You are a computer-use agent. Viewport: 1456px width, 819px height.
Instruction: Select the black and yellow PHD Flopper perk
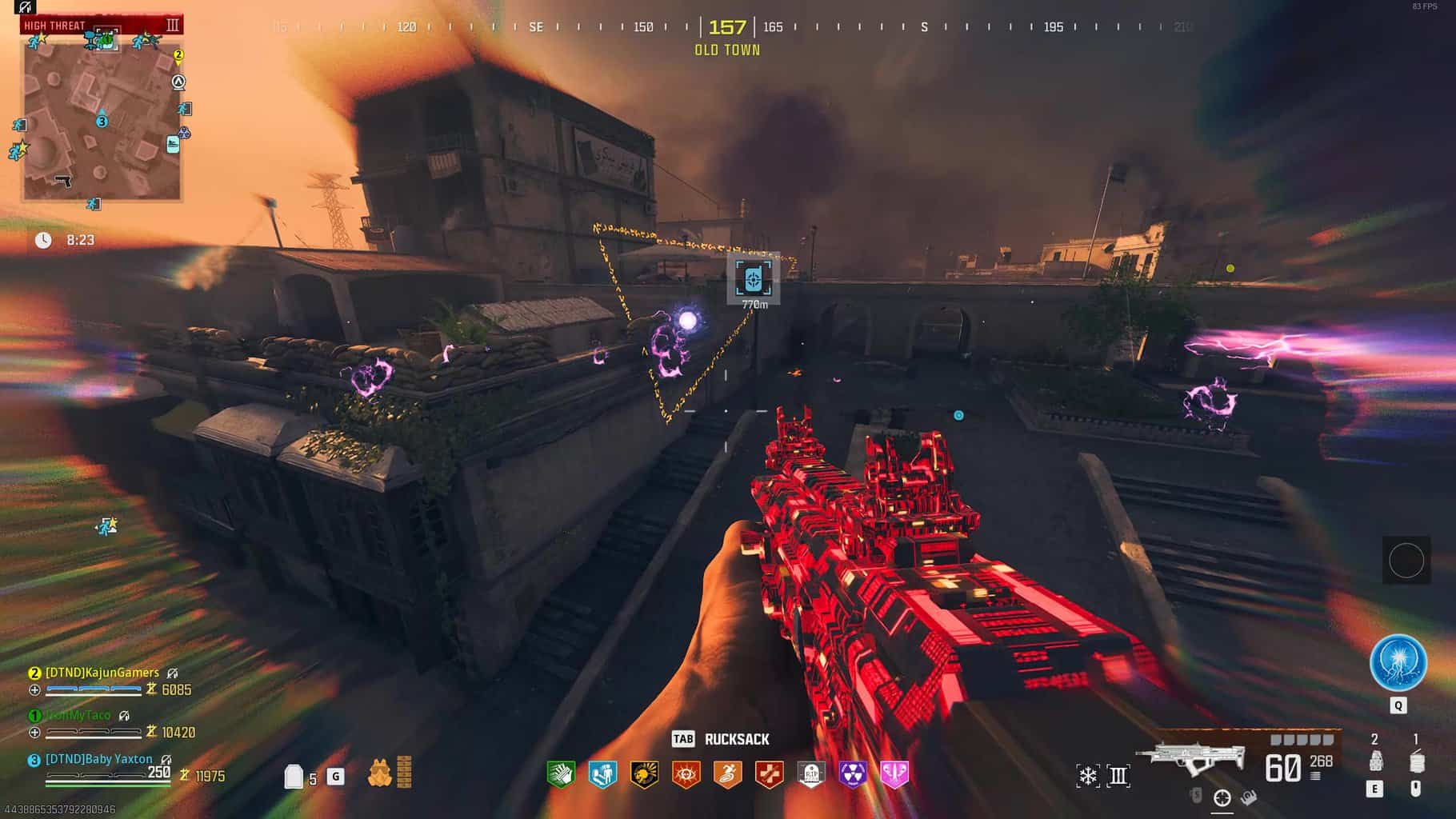644,773
